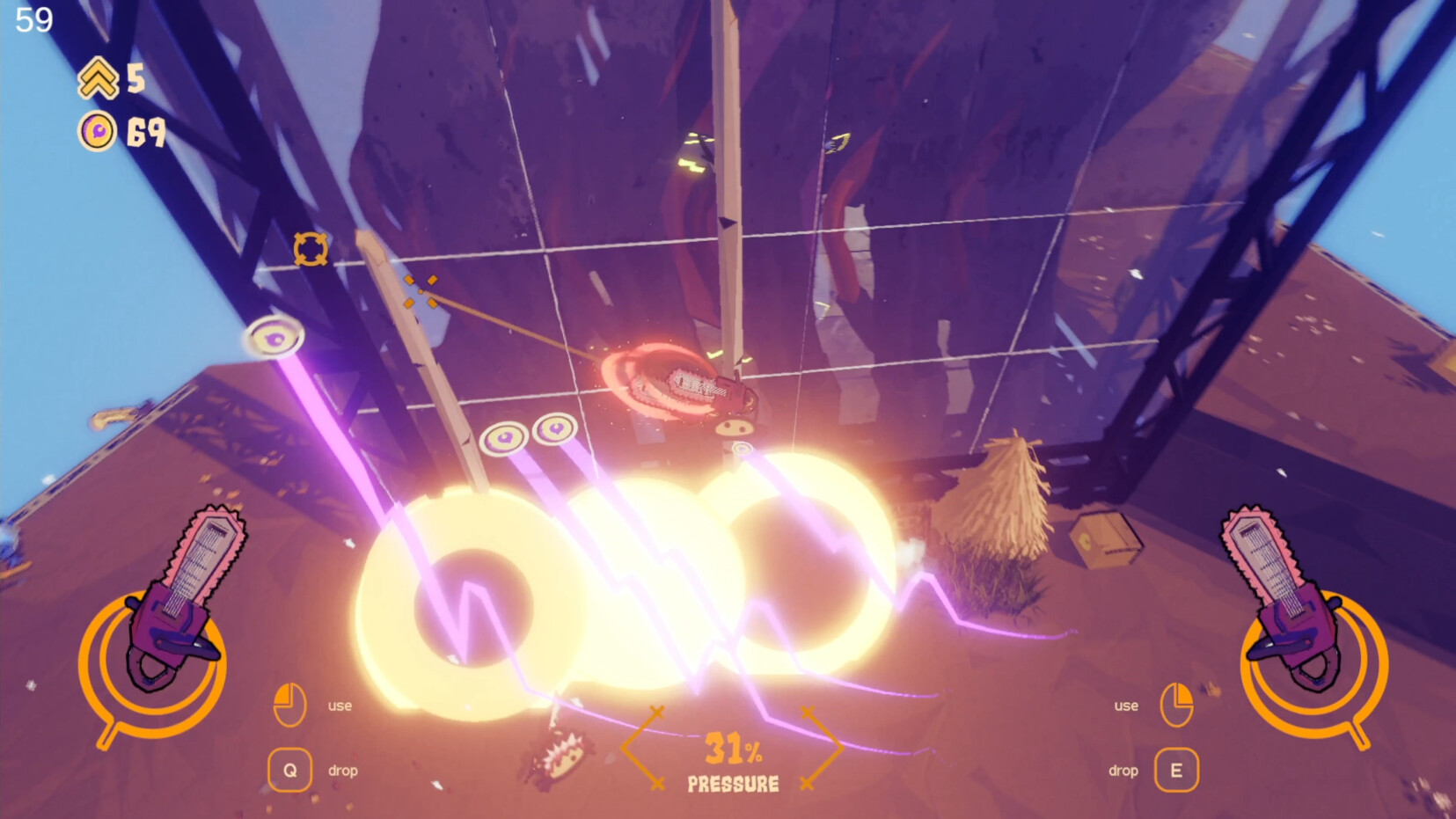1456x819 pixels.
Task: Click the 'drop' label next to Q
Action: (343, 771)
